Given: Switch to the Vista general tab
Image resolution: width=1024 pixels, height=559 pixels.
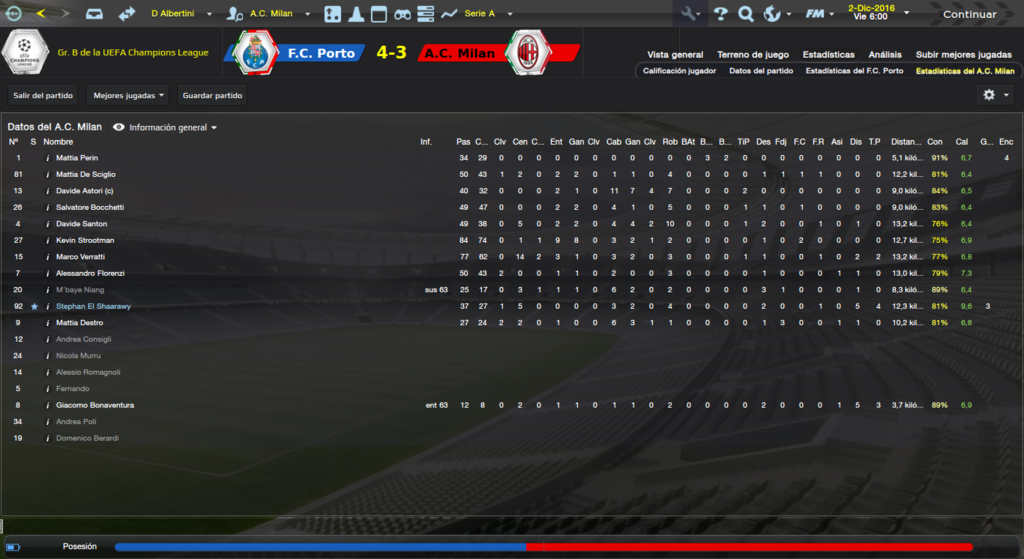Looking at the screenshot, I should [x=675, y=55].
